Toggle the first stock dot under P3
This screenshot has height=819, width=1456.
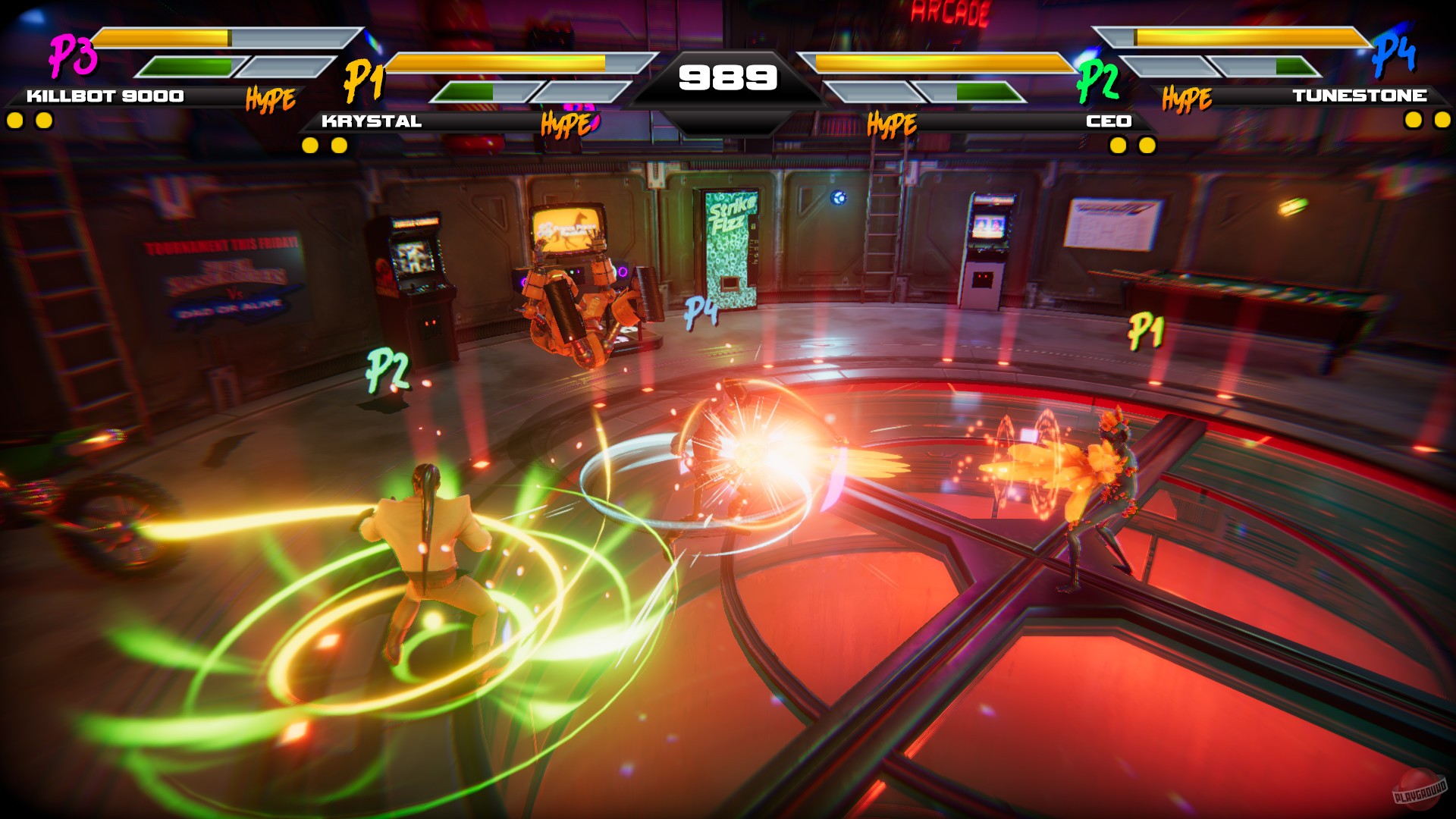pos(14,119)
